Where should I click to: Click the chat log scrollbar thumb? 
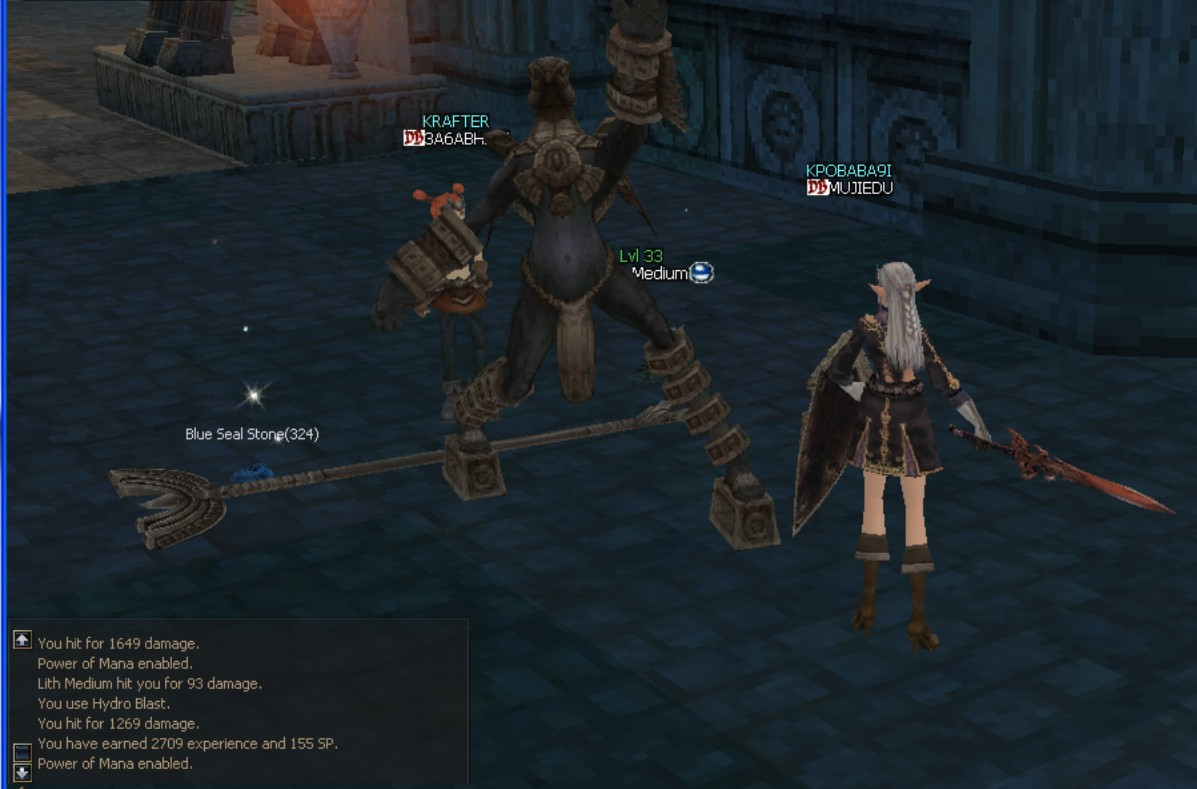point(22,752)
